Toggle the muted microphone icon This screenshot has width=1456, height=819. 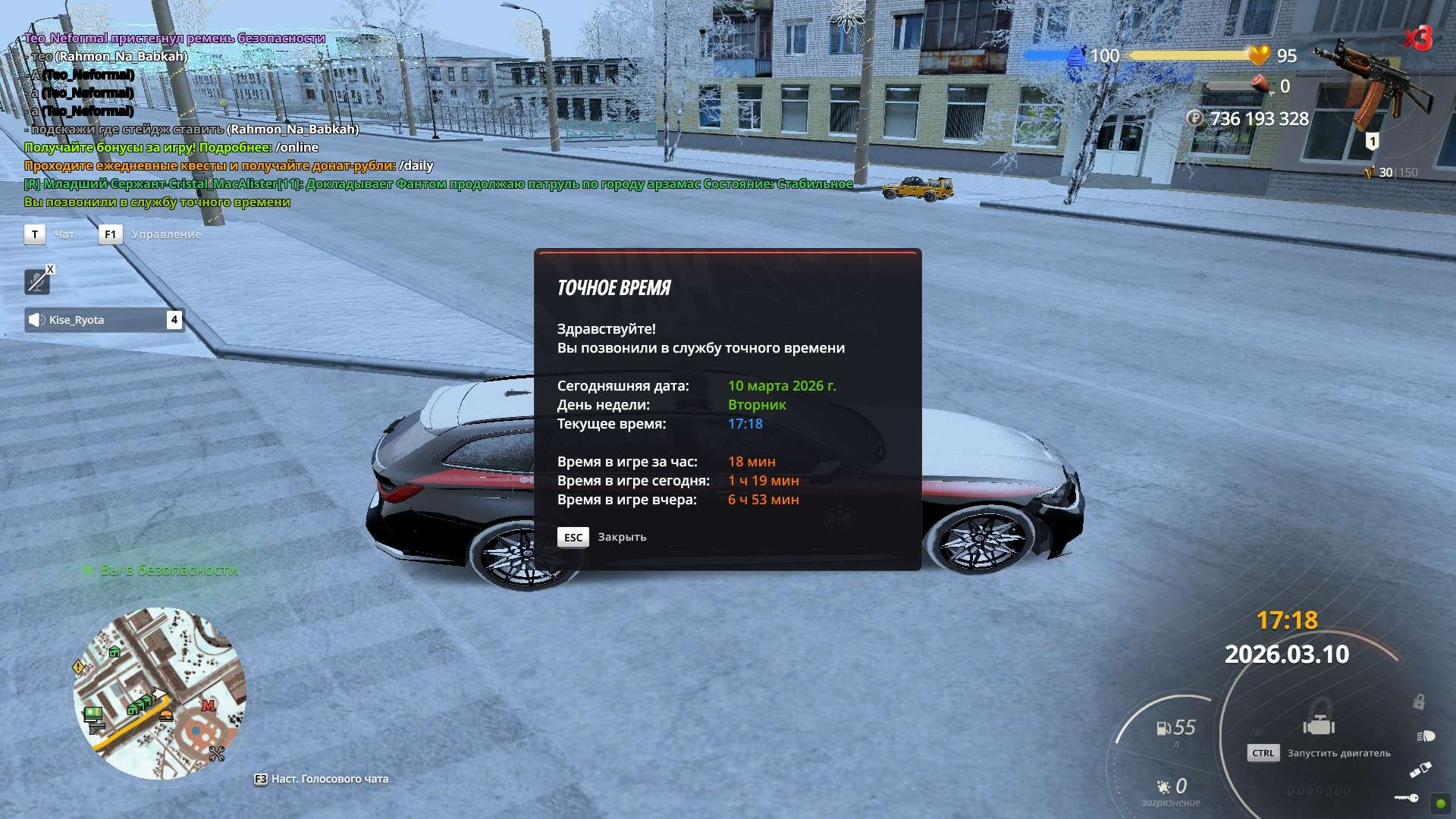(x=36, y=282)
